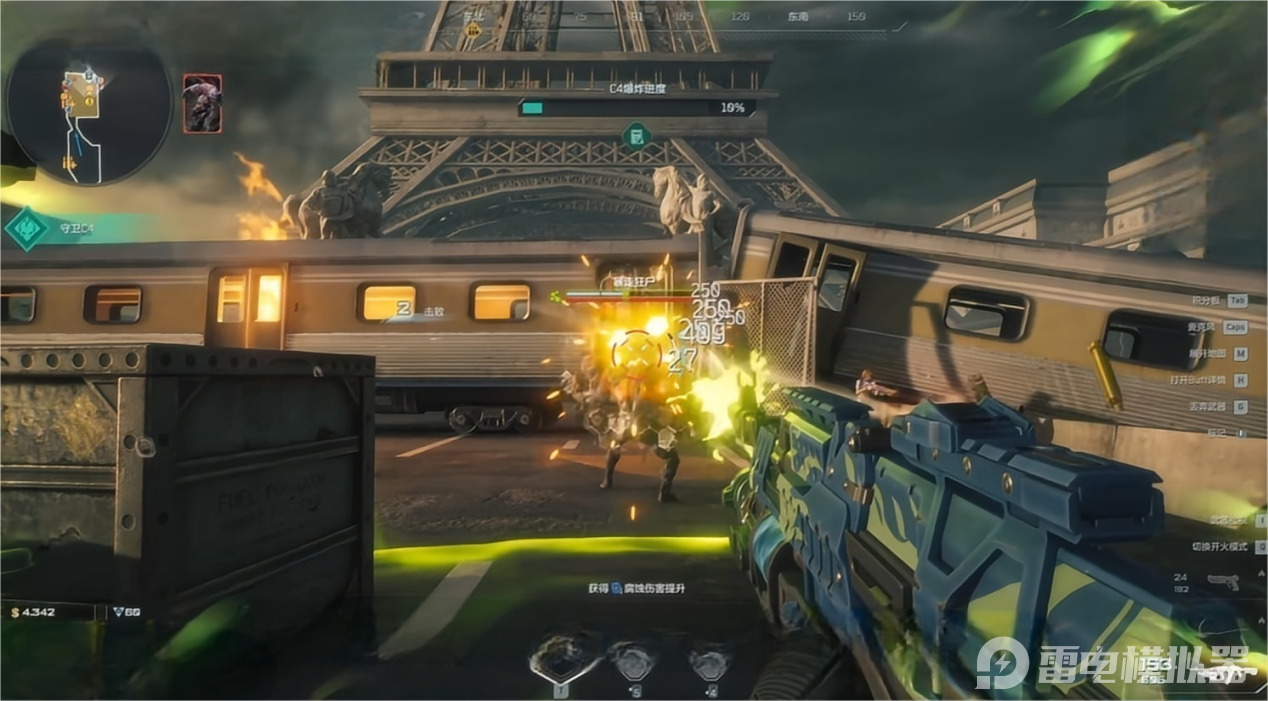Screen dimensions: 1268x701
Task: Activate the large skill icon at bottom
Action: 560,662
